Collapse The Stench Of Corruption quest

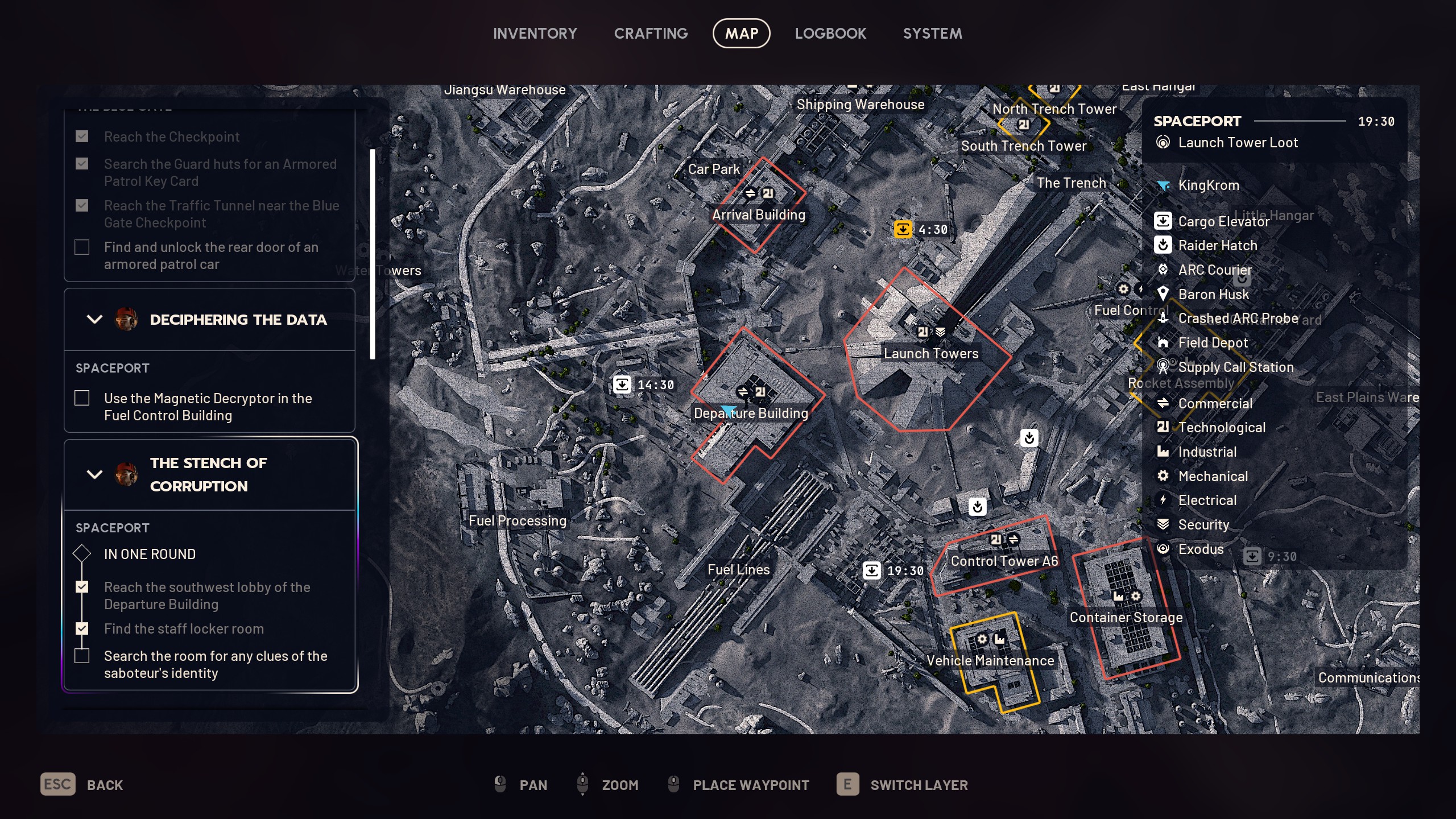click(x=94, y=474)
